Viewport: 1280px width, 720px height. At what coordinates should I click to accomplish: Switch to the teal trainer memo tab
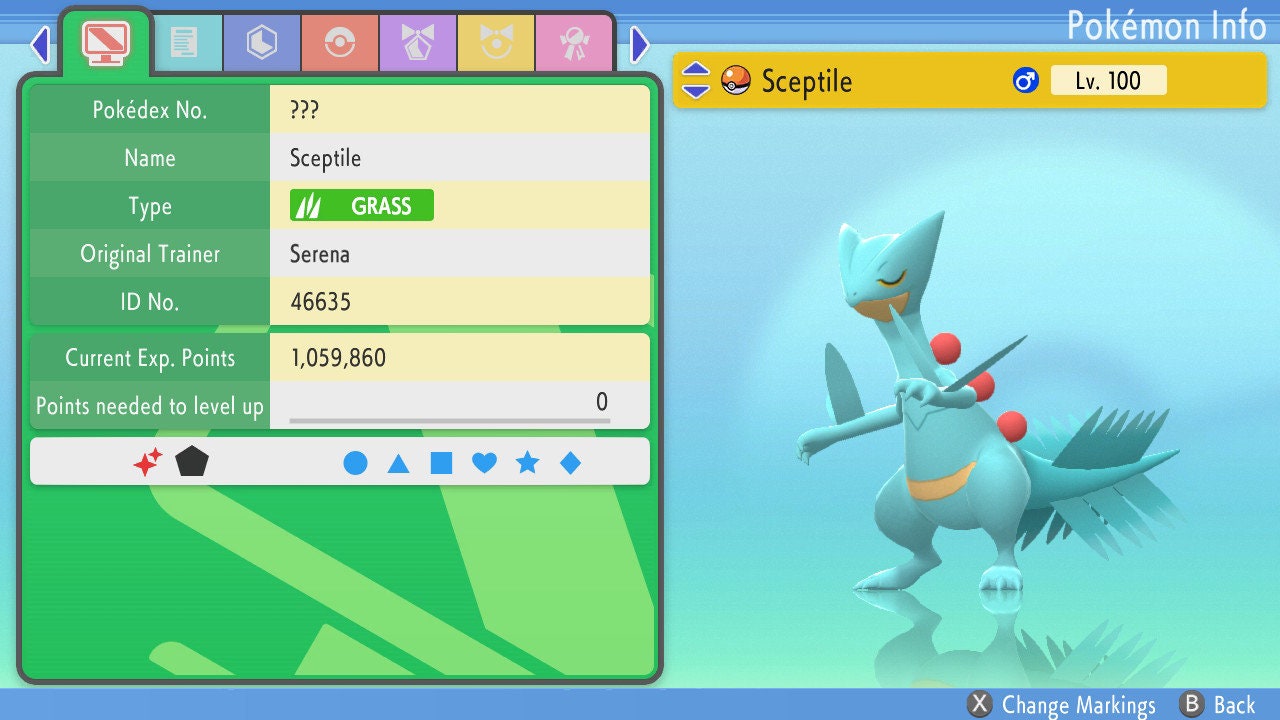[x=184, y=43]
